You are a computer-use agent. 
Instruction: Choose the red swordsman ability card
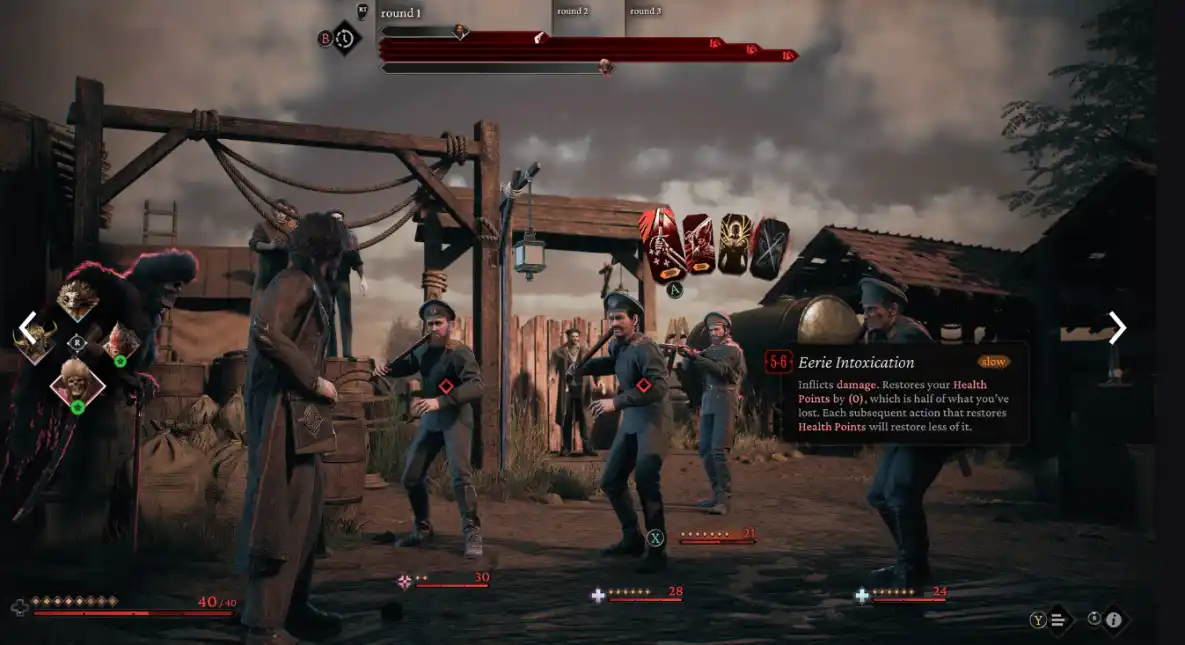pyautogui.click(x=699, y=243)
